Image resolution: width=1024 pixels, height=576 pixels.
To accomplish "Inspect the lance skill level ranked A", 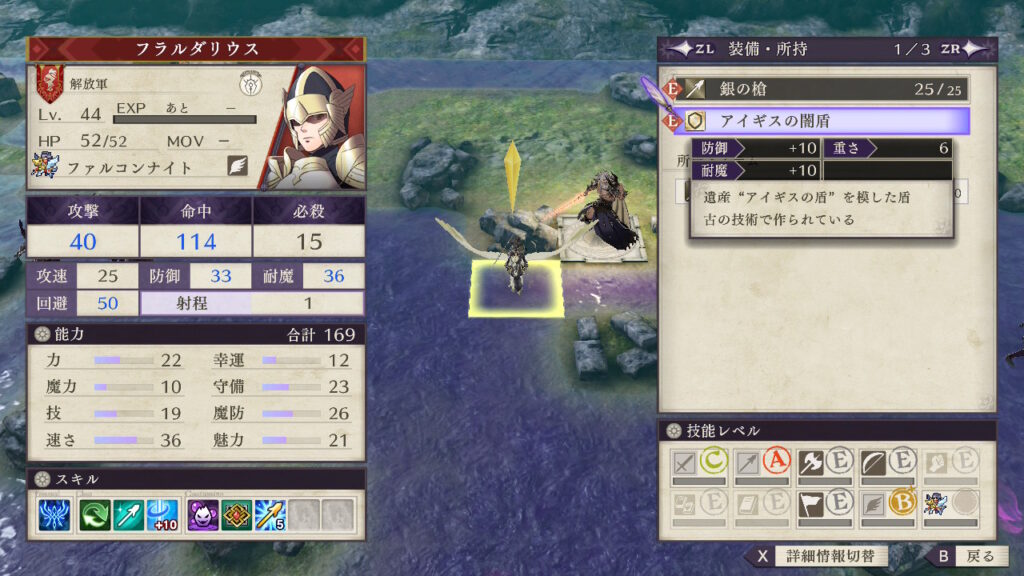I will pos(762,463).
